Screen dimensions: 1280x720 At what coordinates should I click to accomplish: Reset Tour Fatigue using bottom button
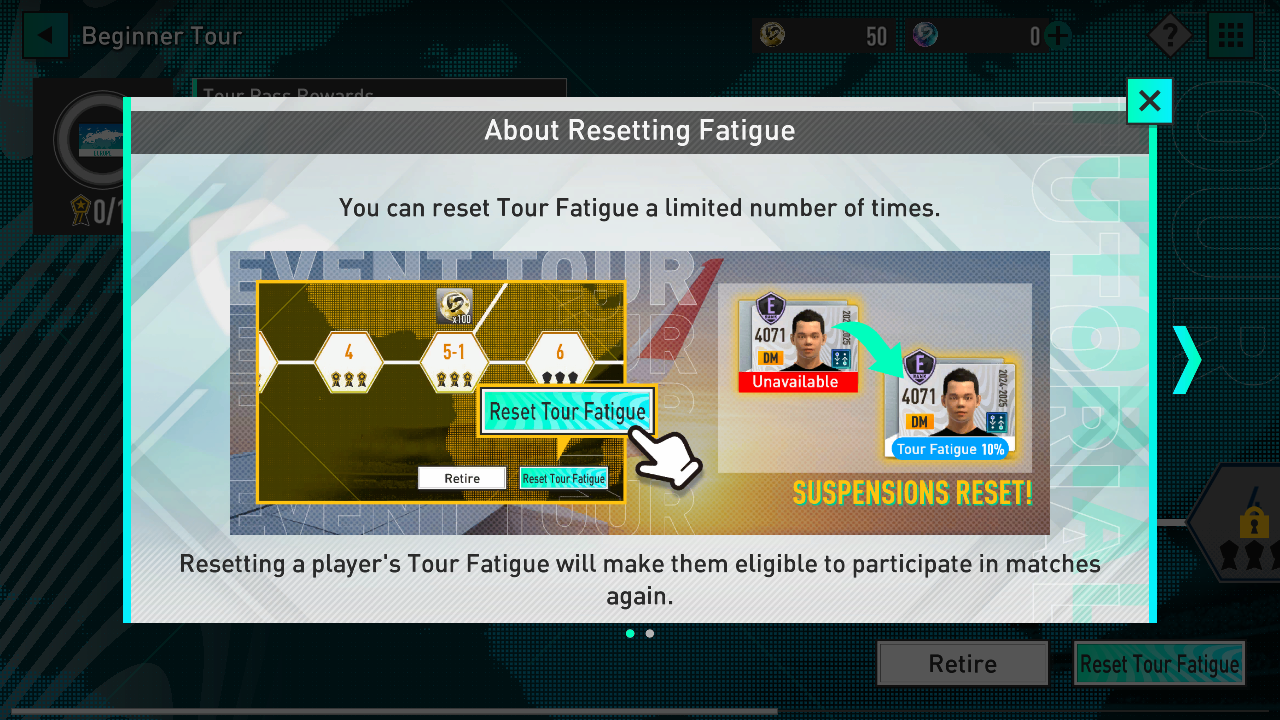(x=1159, y=664)
